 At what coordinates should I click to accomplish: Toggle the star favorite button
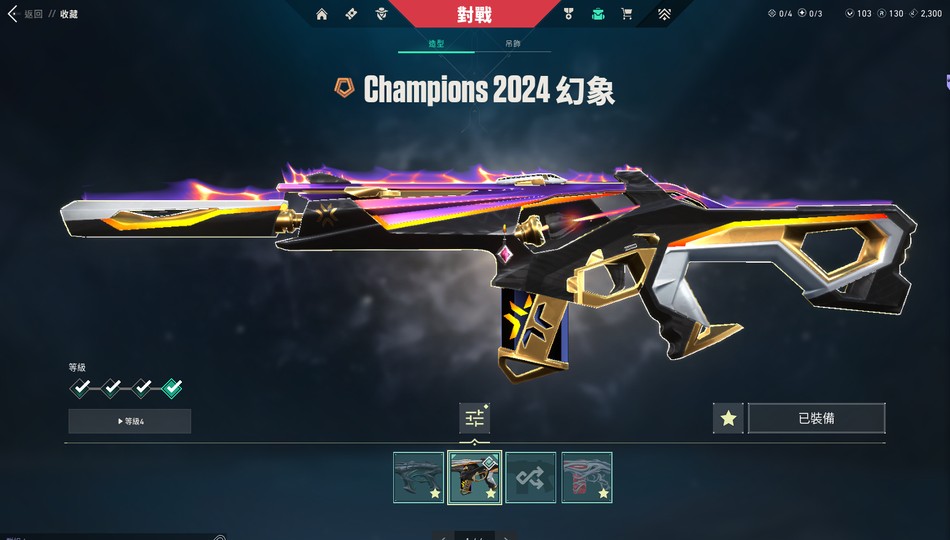click(728, 418)
